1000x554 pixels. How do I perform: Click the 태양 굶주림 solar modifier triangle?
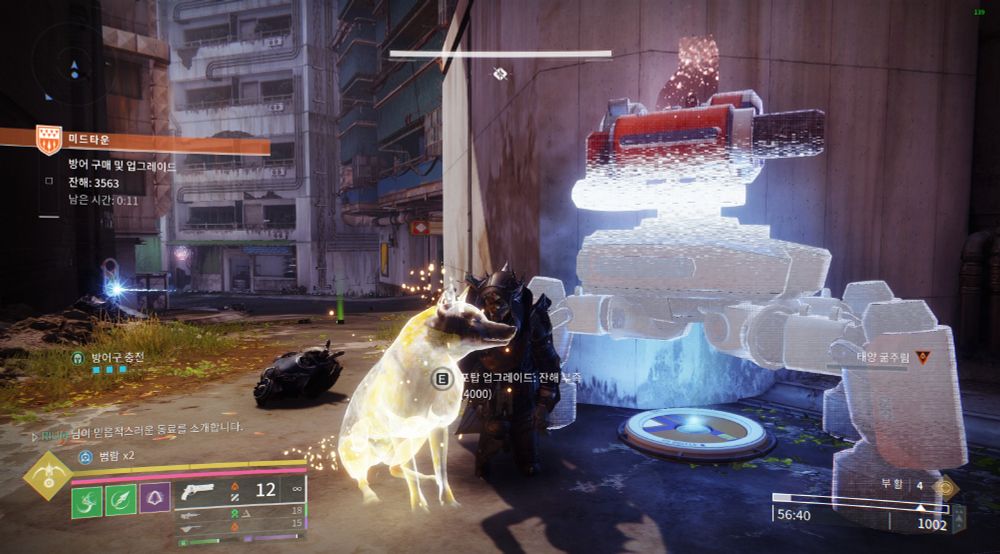click(x=922, y=357)
